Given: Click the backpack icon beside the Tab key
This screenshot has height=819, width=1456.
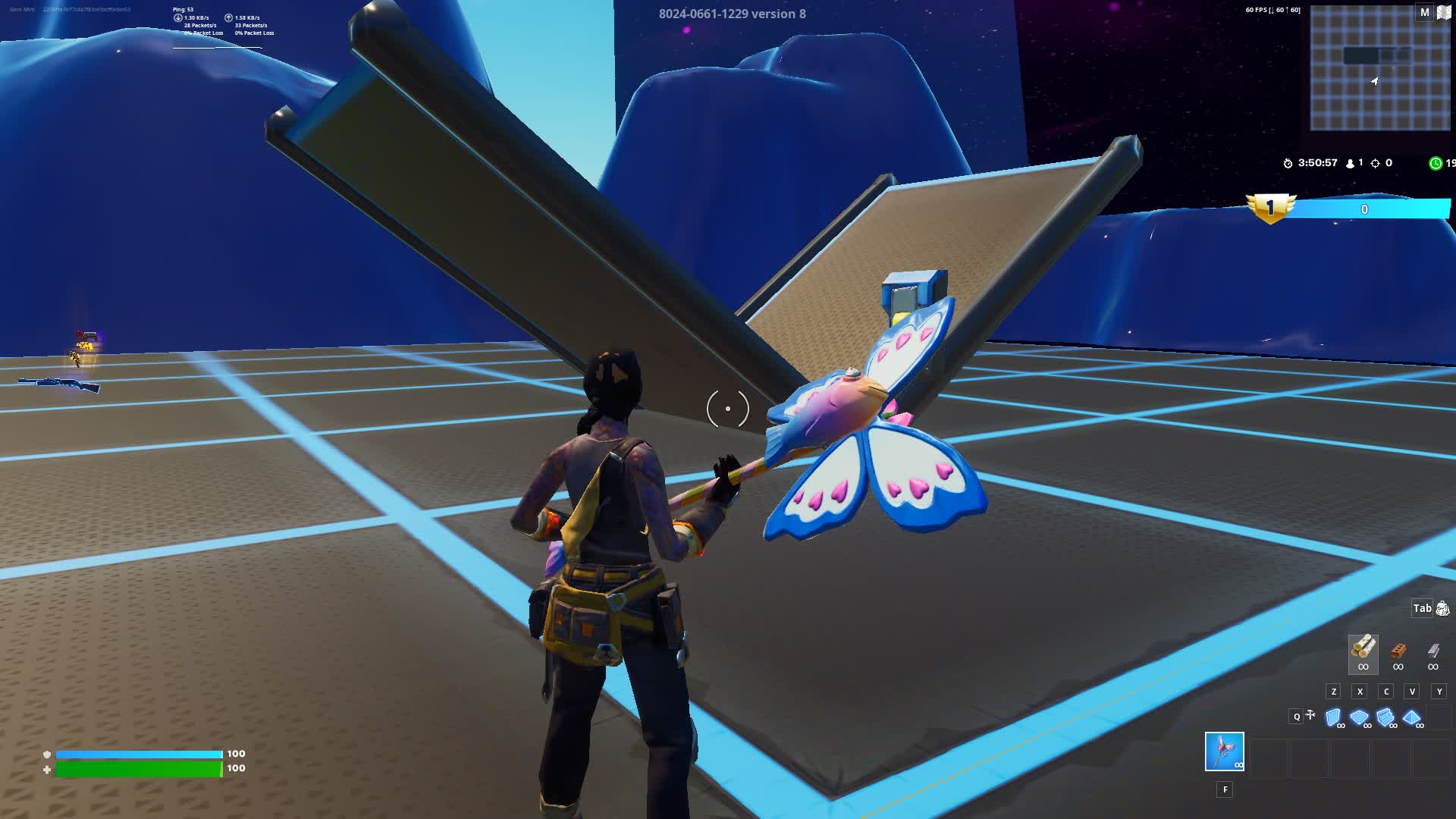Looking at the screenshot, I should [1442, 609].
